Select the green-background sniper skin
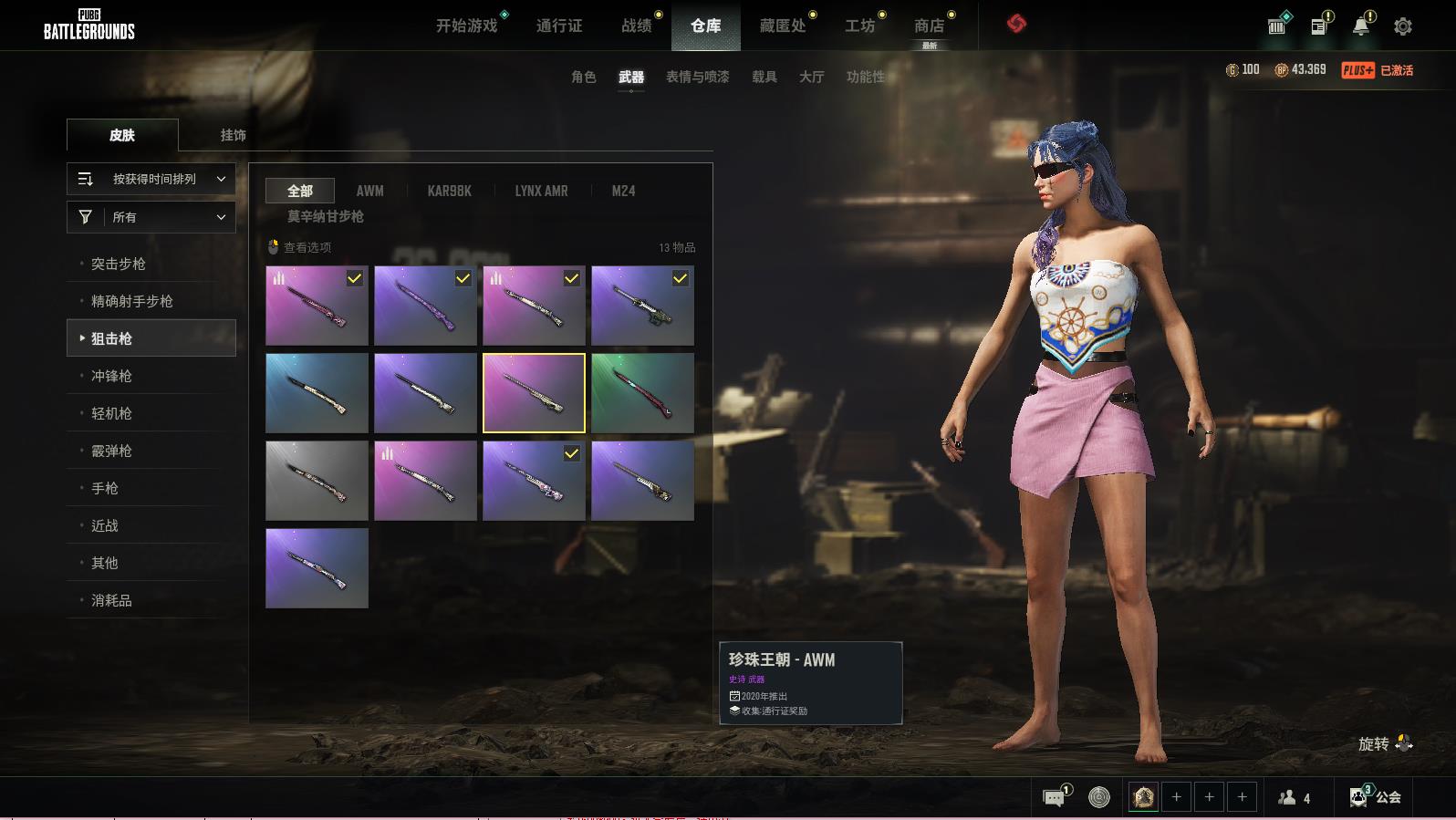Screen dimensions: 1456x820 point(642,393)
